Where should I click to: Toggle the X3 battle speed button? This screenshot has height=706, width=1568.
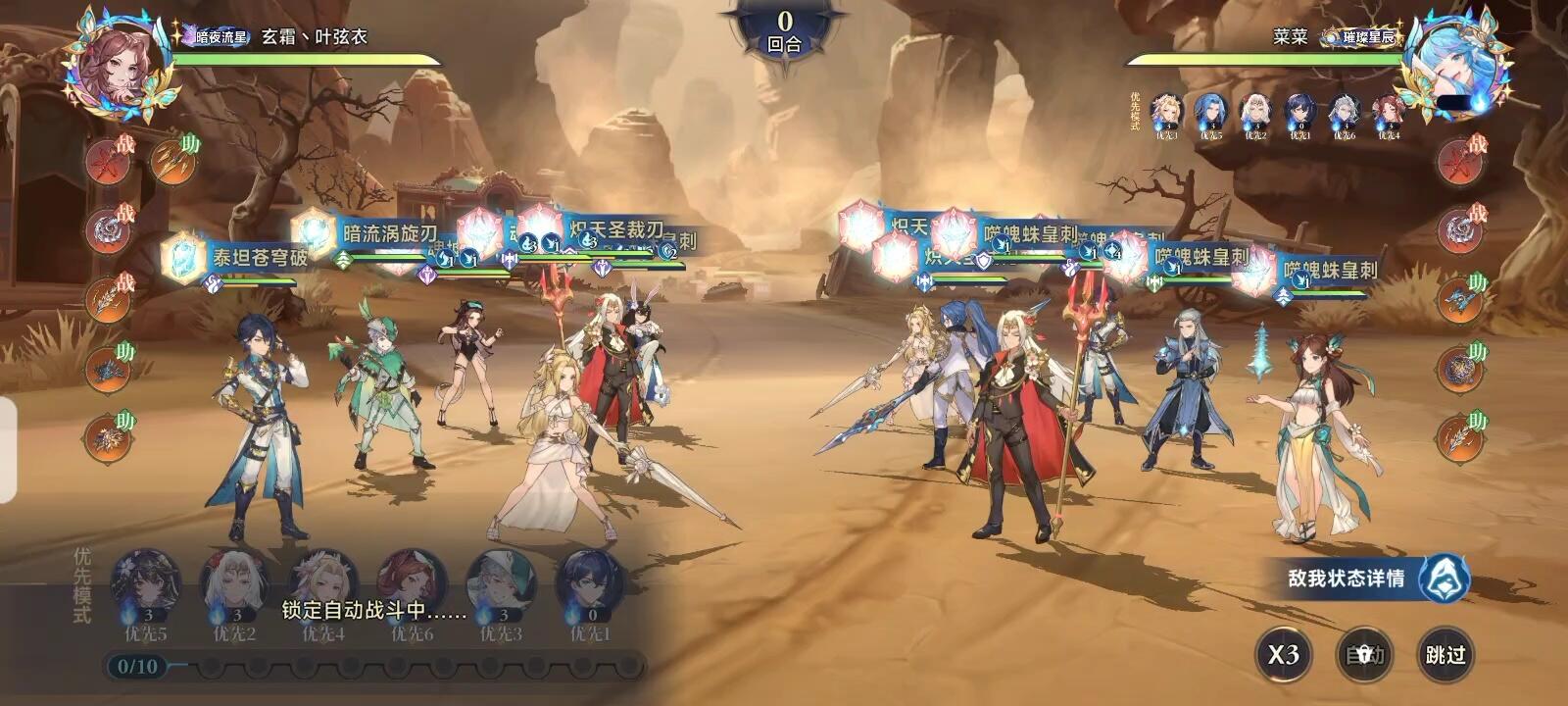click(1283, 654)
